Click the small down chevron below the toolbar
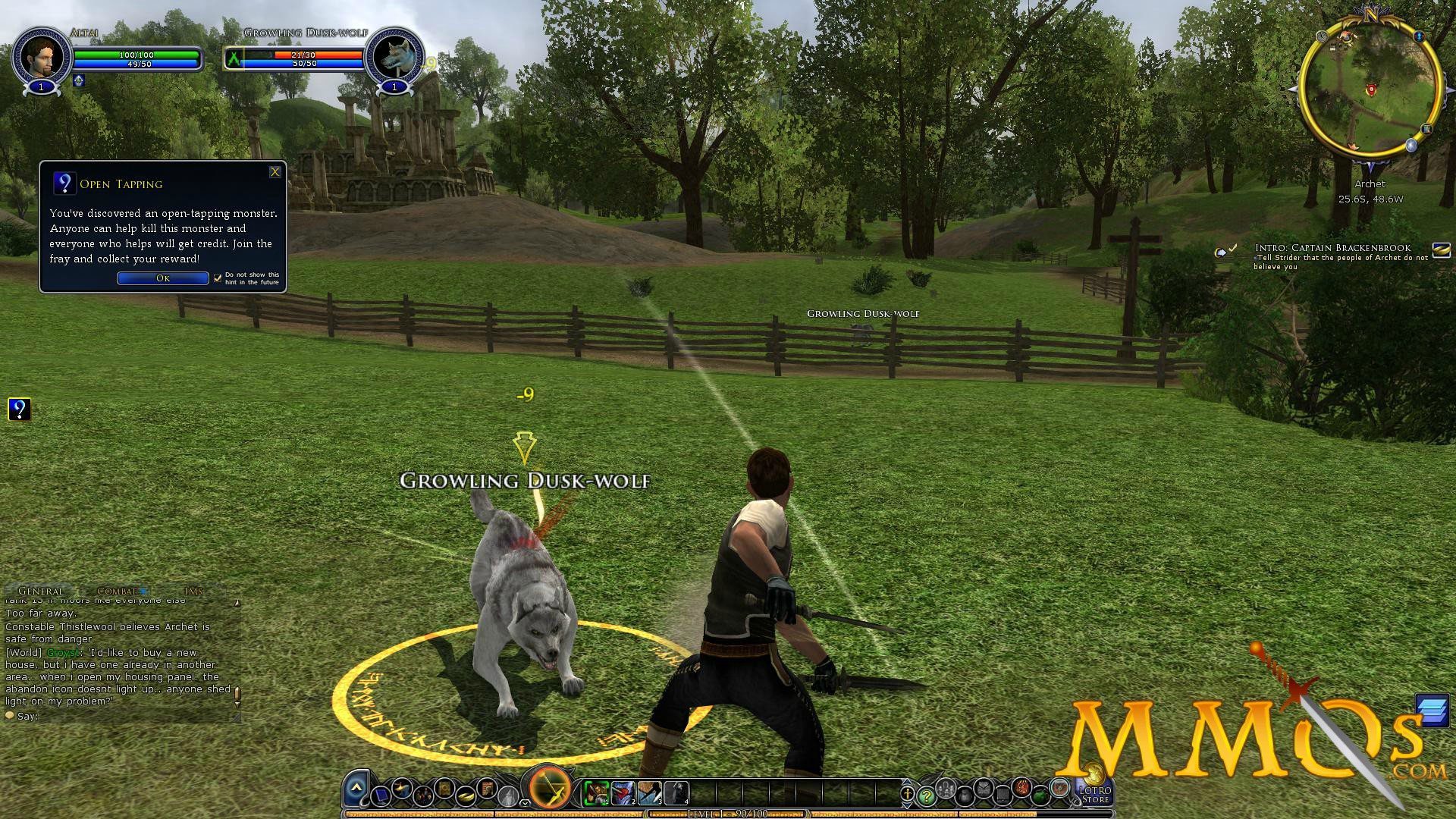1456x819 pixels. [x=525, y=803]
